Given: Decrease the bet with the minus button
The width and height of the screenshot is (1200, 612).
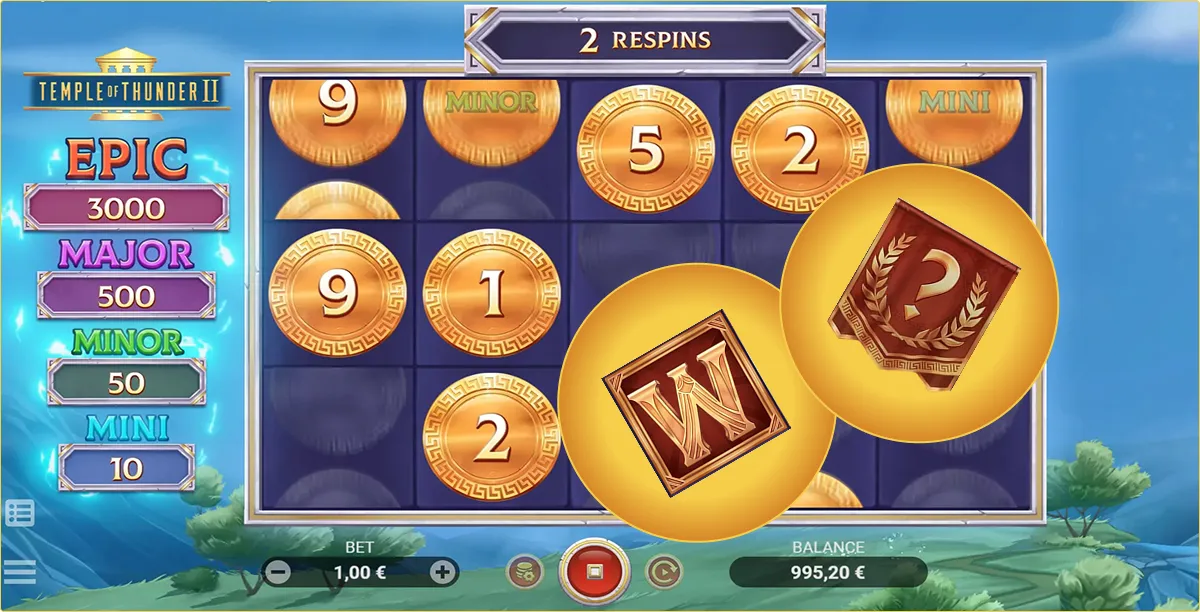Looking at the screenshot, I should click(279, 573).
